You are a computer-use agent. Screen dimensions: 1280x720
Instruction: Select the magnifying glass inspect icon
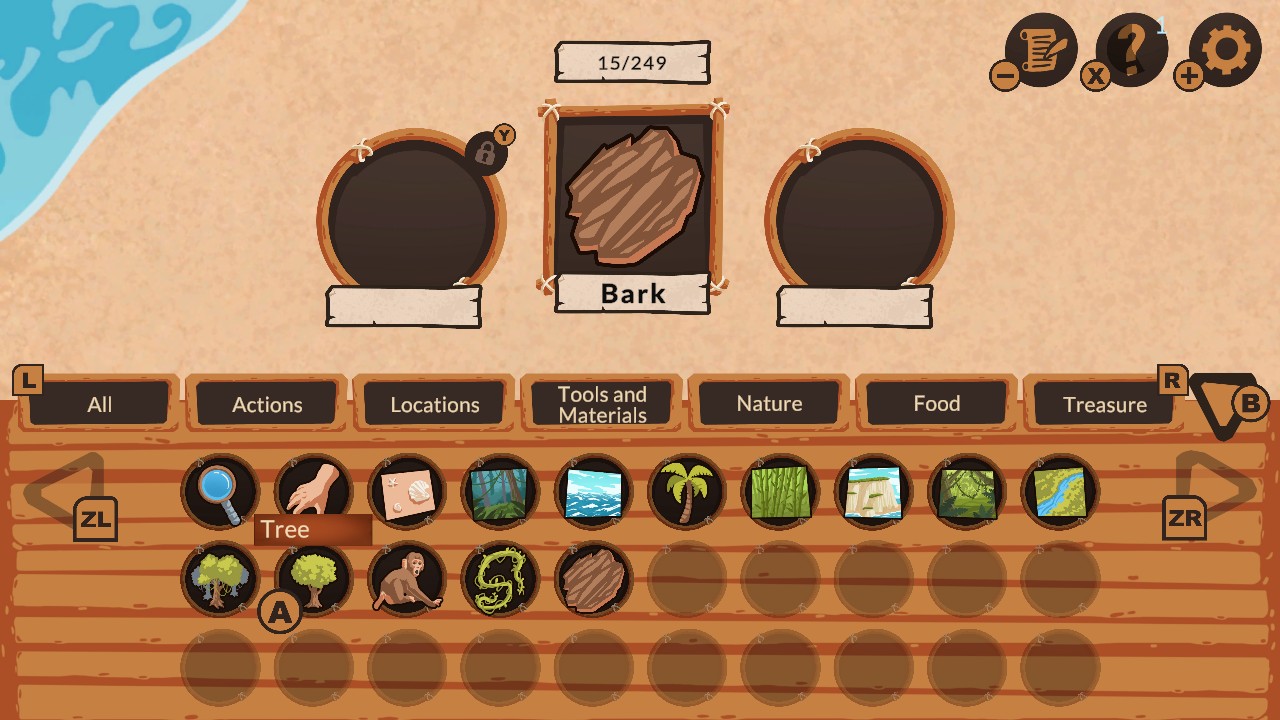pos(219,490)
